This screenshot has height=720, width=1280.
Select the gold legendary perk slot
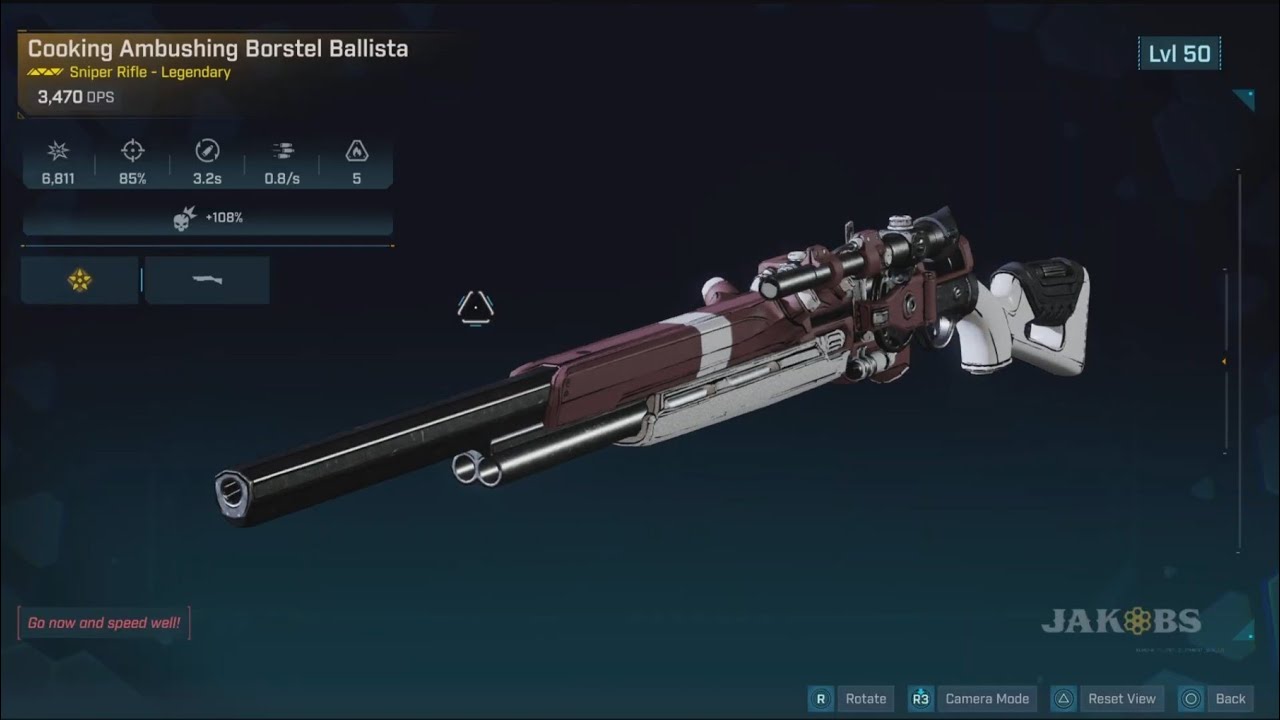80,280
